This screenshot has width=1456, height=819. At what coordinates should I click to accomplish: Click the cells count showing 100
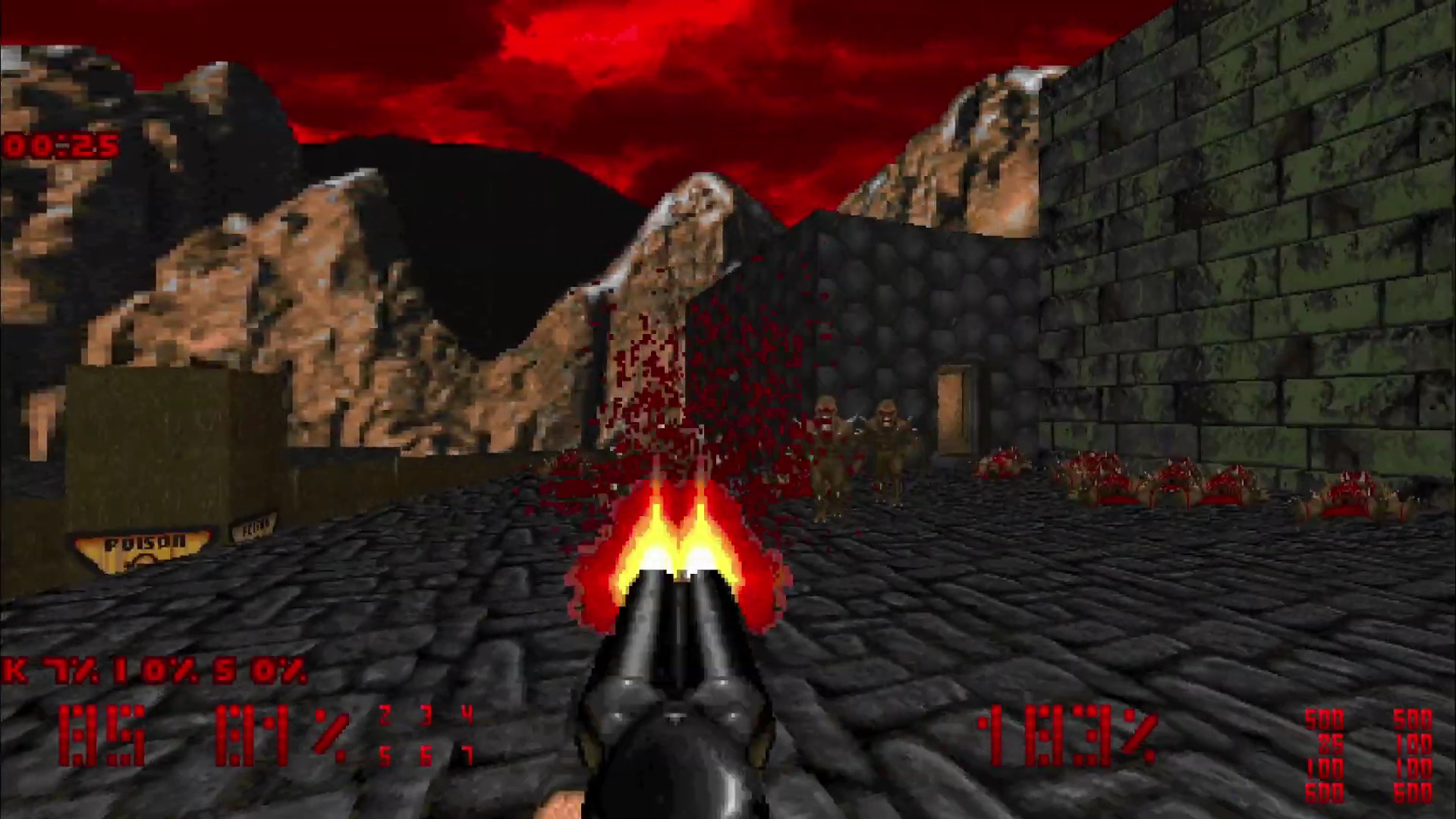pos(1325,769)
